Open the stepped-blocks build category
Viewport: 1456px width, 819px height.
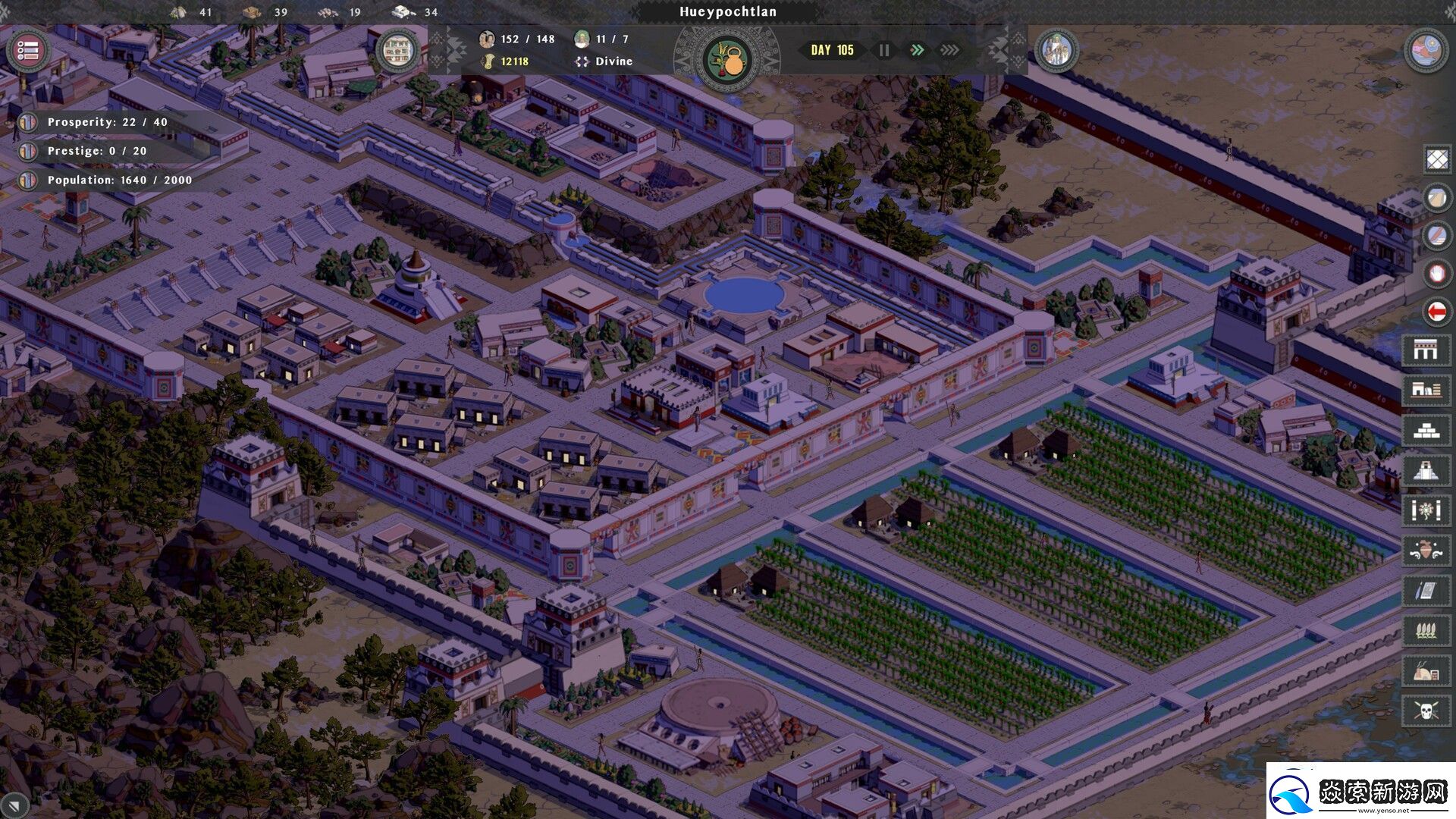point(1425,430)
